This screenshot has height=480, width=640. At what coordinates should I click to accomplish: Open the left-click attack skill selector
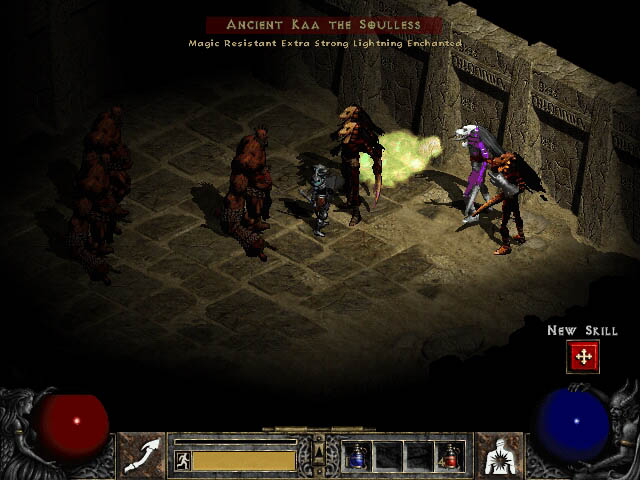tap(142, 454)
